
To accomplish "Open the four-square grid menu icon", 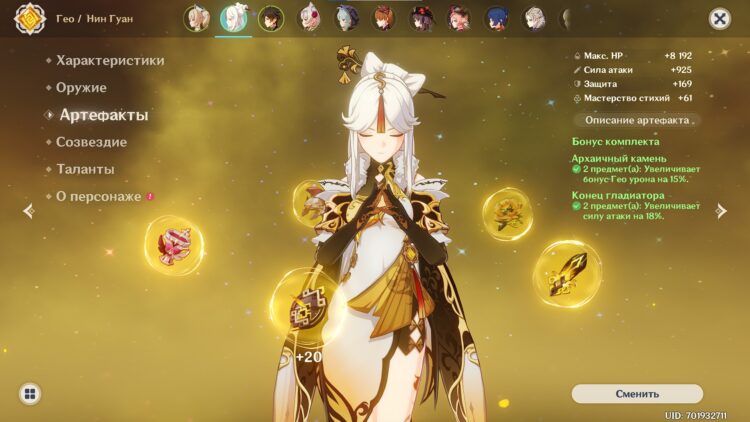I will (x=30, y=393).
